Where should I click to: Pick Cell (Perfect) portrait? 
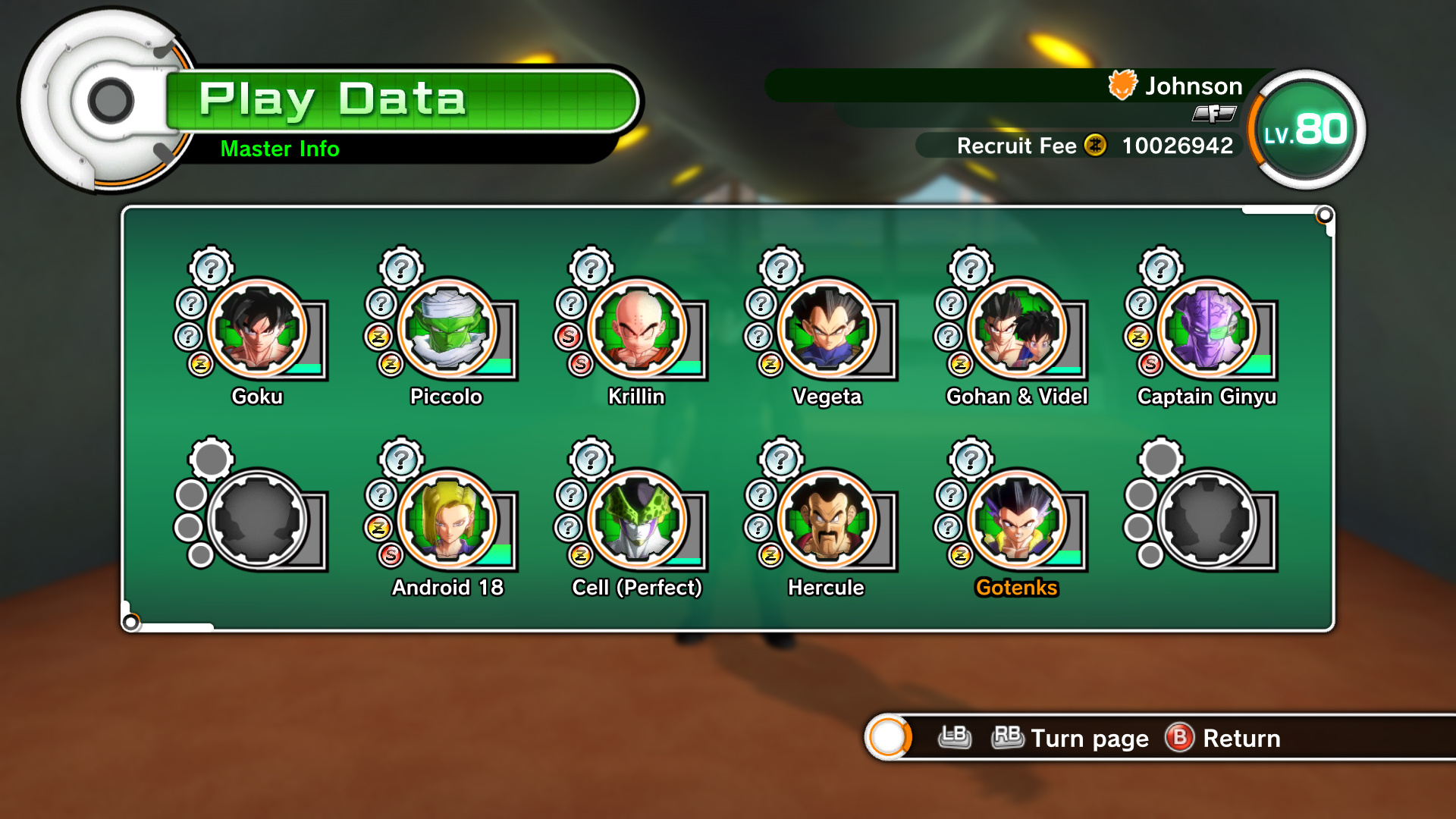click(638, 519)
